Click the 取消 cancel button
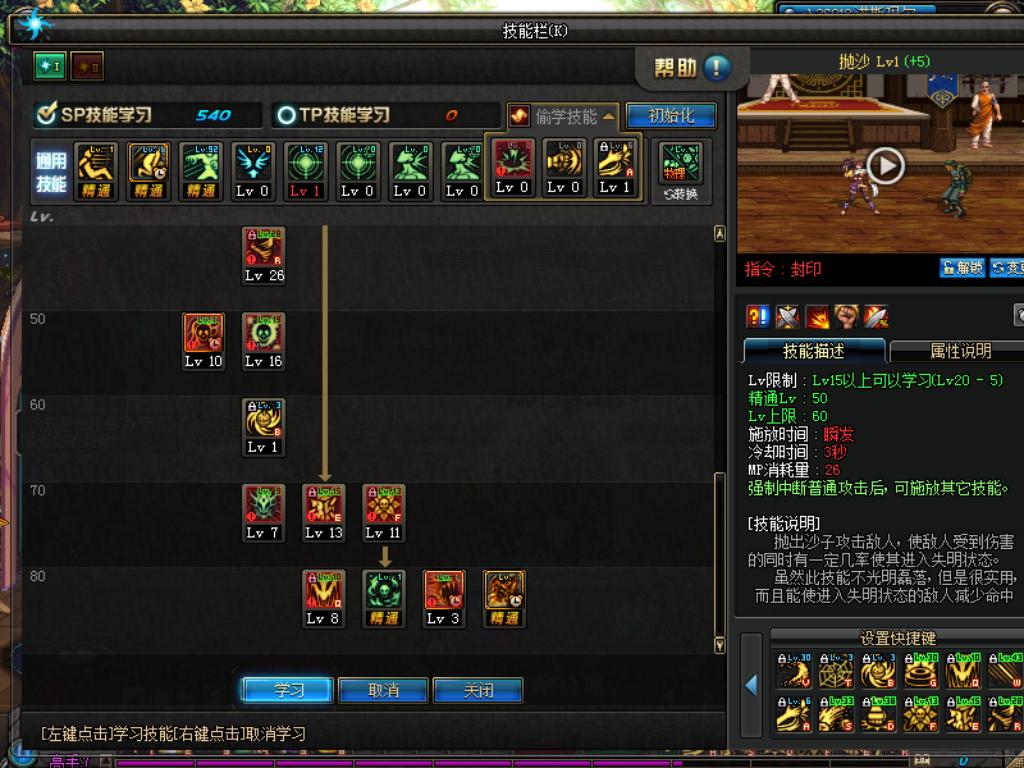 (x=383, y=690)
